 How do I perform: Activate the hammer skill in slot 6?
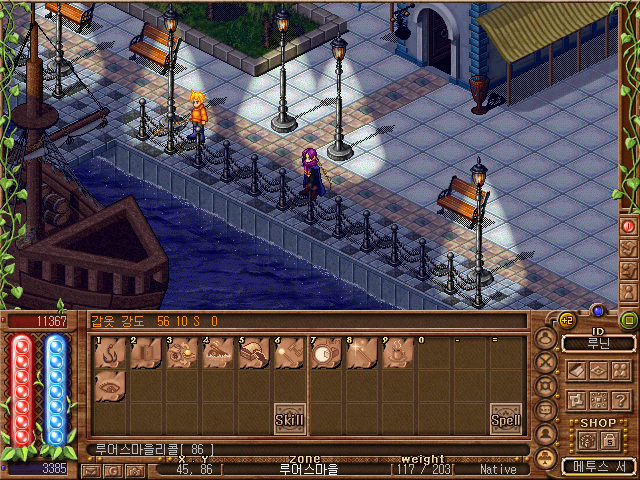click(x=289, y=353)
